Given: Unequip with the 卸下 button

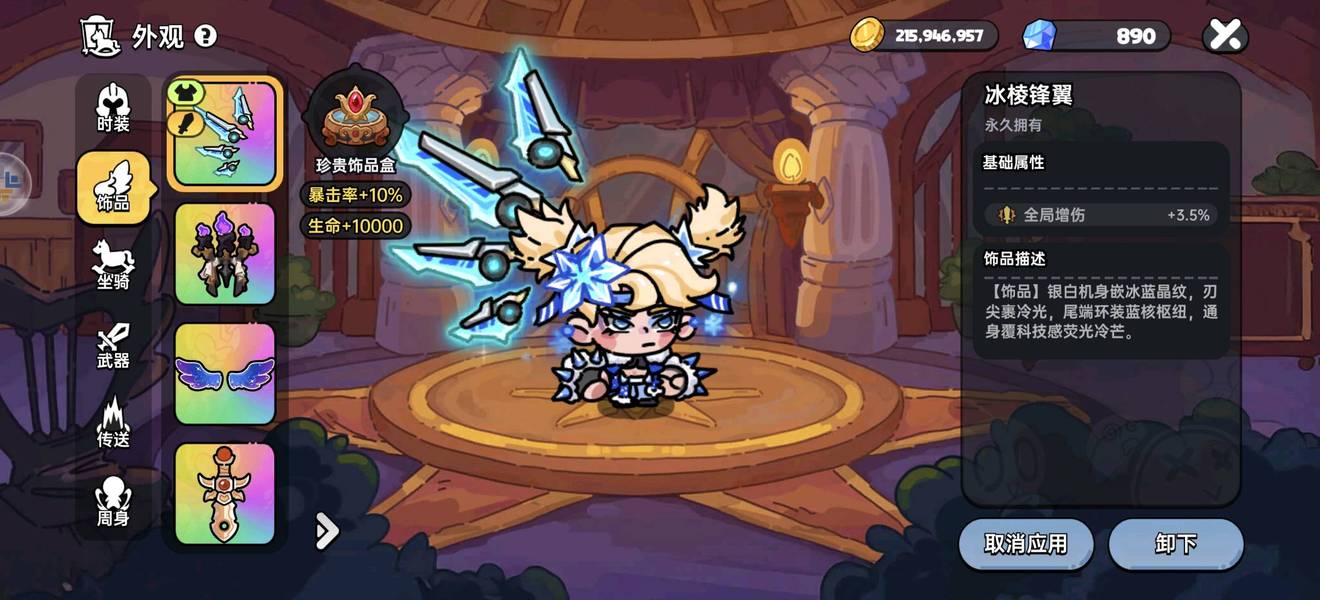Looking at the screenshot, I should coord(1176,544).
